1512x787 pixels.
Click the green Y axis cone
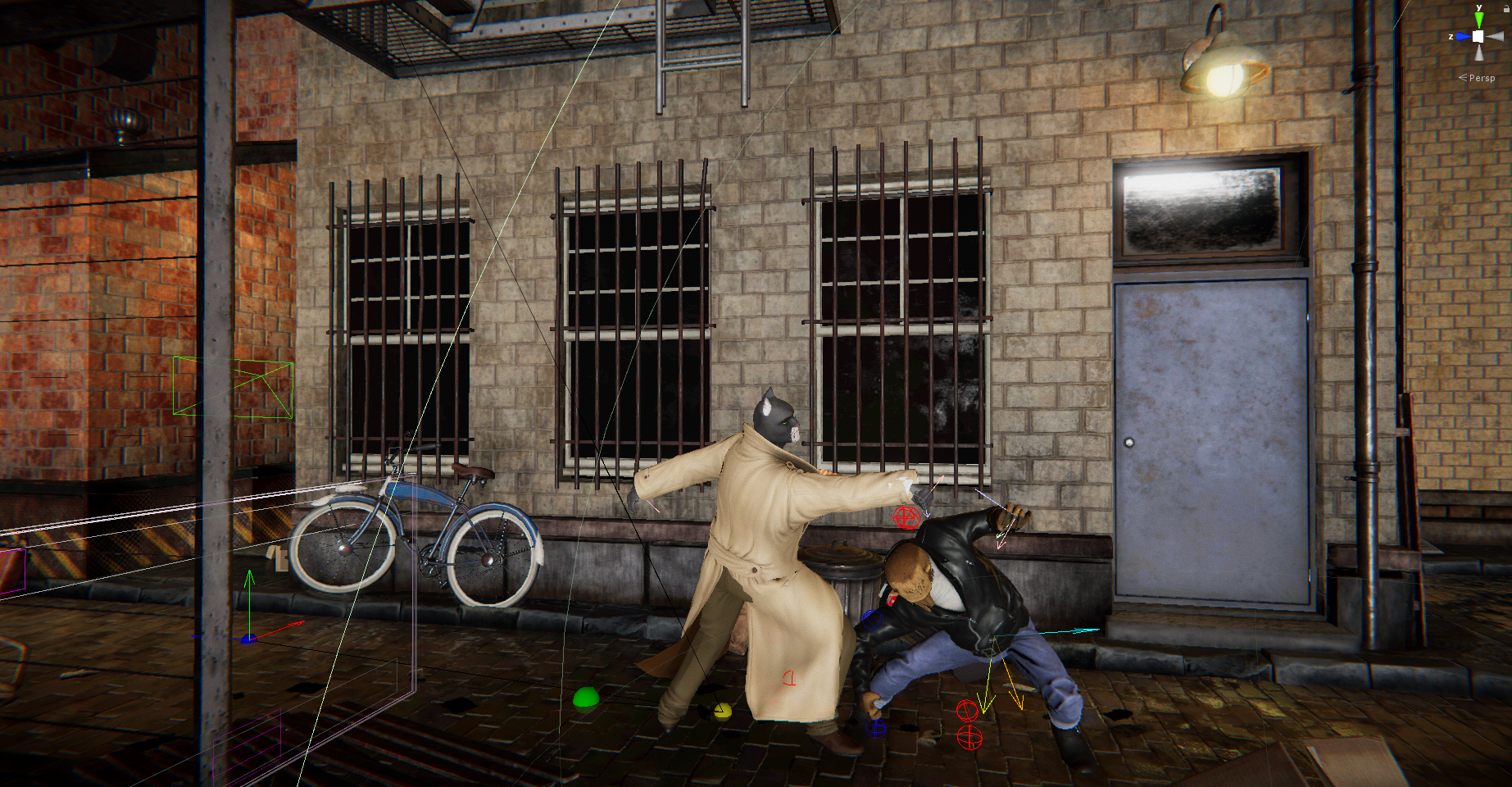[x=1478, y=20]
